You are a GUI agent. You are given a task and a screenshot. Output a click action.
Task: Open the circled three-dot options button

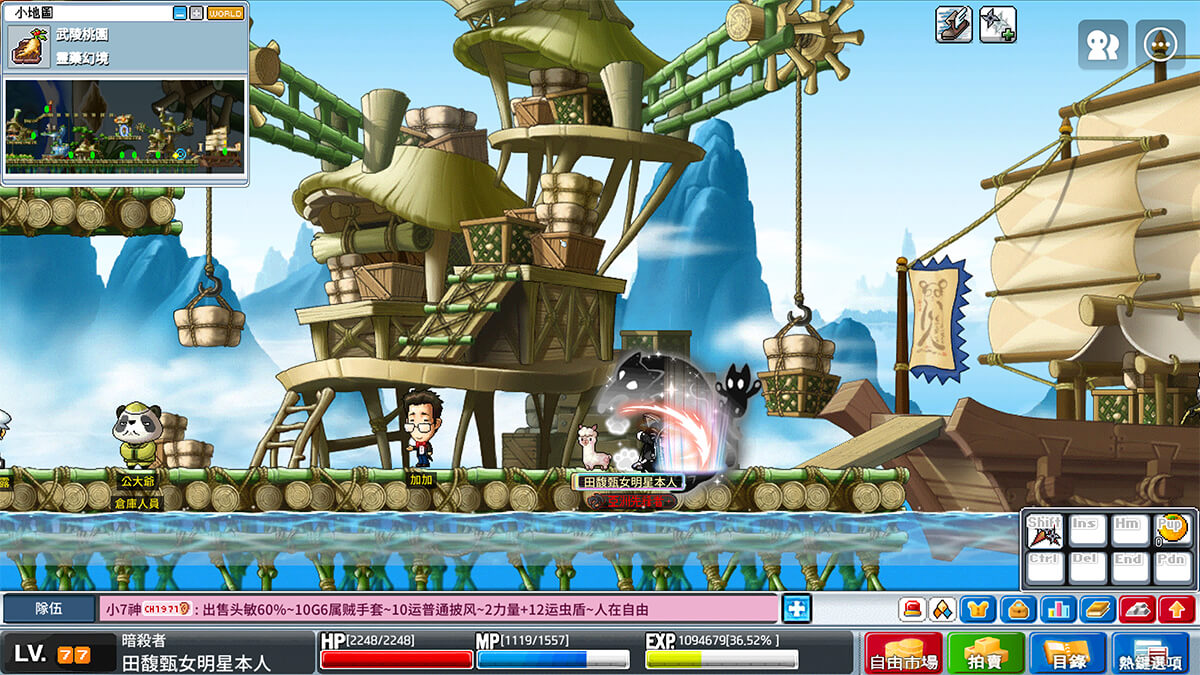click(1160, 45)
